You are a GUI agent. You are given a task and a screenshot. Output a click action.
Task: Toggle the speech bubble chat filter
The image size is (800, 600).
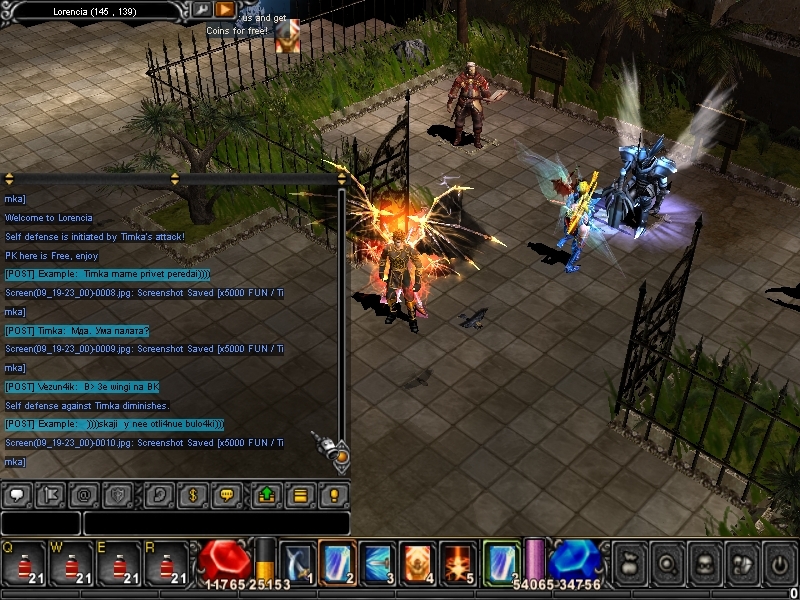pos(17,494)
